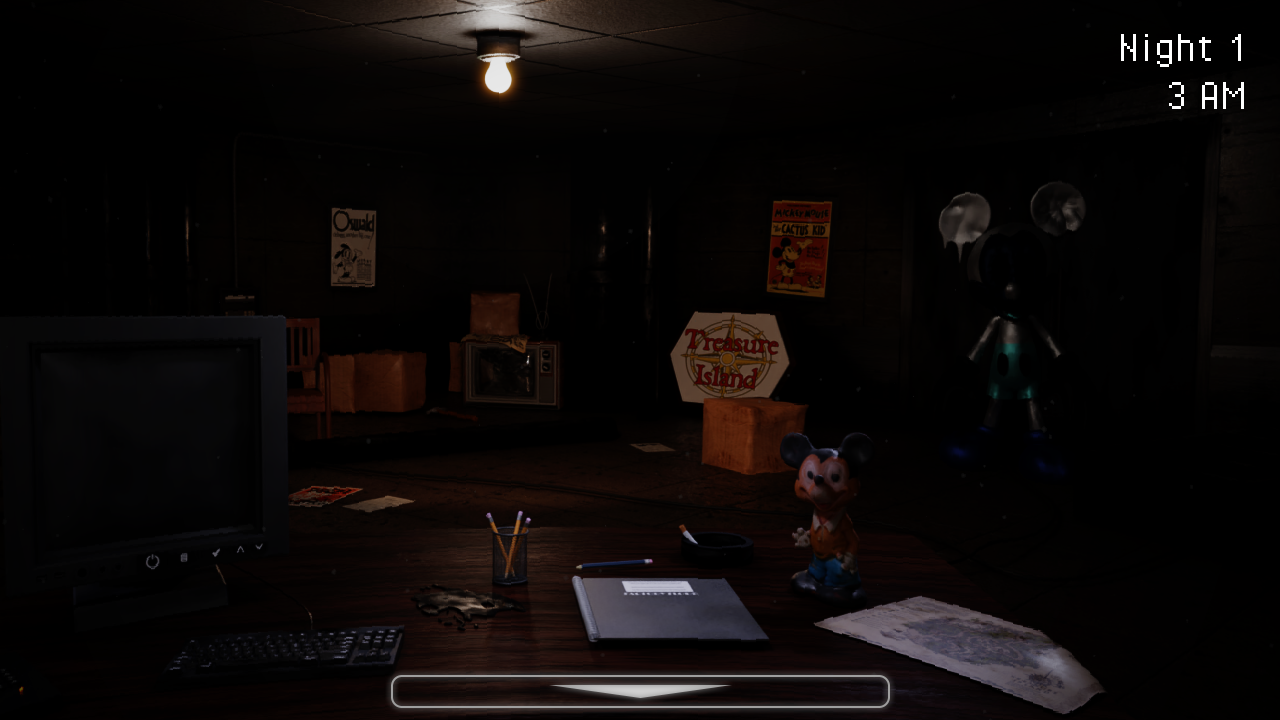Pull up the camera monitor arrow bar

640,691
